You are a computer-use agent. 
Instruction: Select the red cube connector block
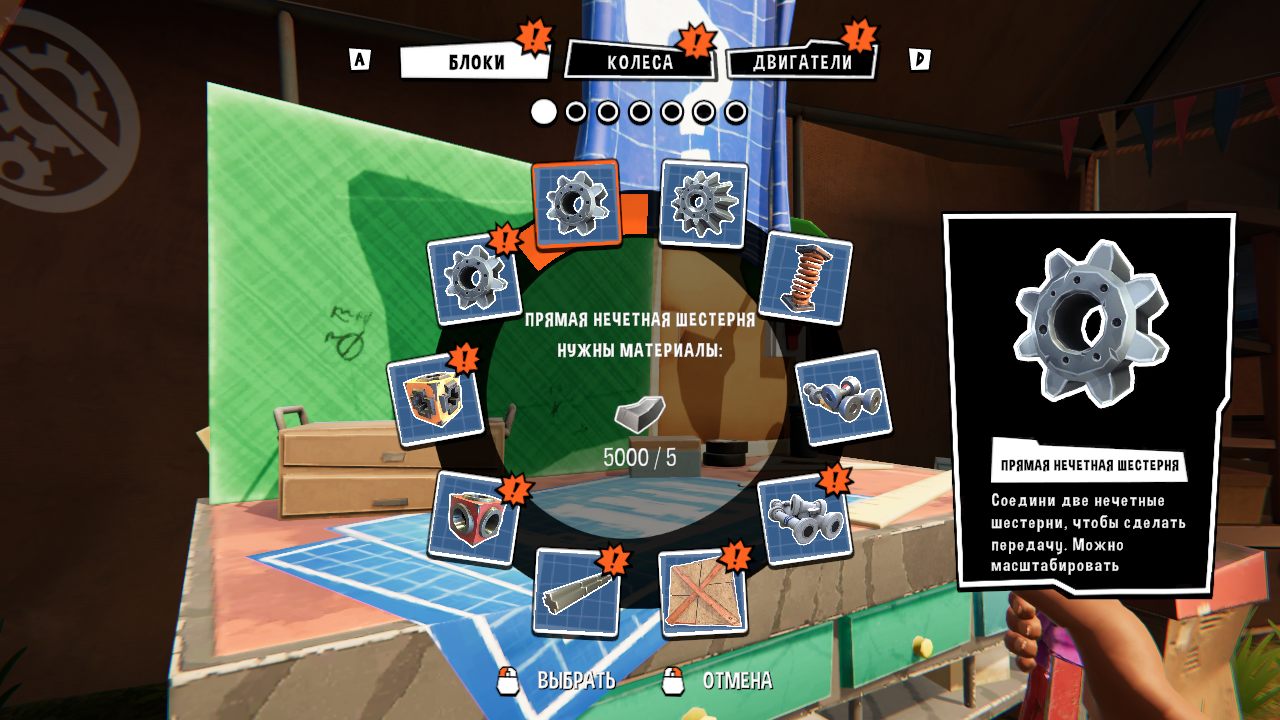coord(473,519)
